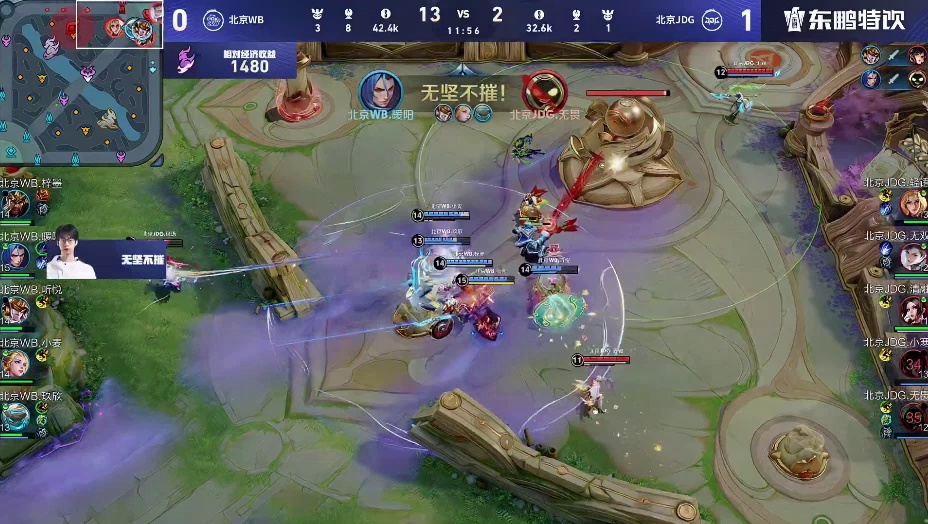Select 北京WB.听悦 player portrait
This screenshot has height=524, width=928.
pyautogui.click(x=16, y=311)
